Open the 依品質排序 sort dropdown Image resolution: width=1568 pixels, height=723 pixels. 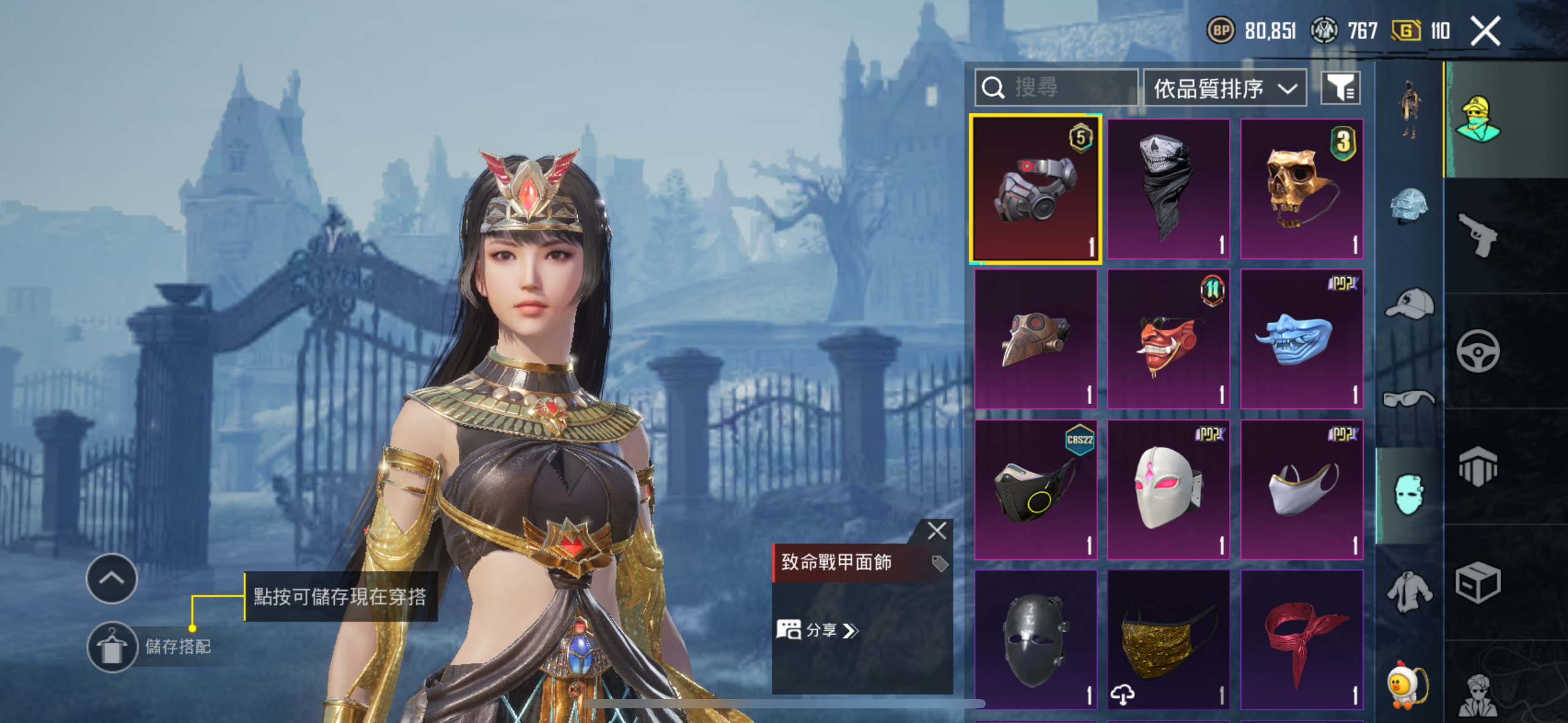tap(1224, 89)
